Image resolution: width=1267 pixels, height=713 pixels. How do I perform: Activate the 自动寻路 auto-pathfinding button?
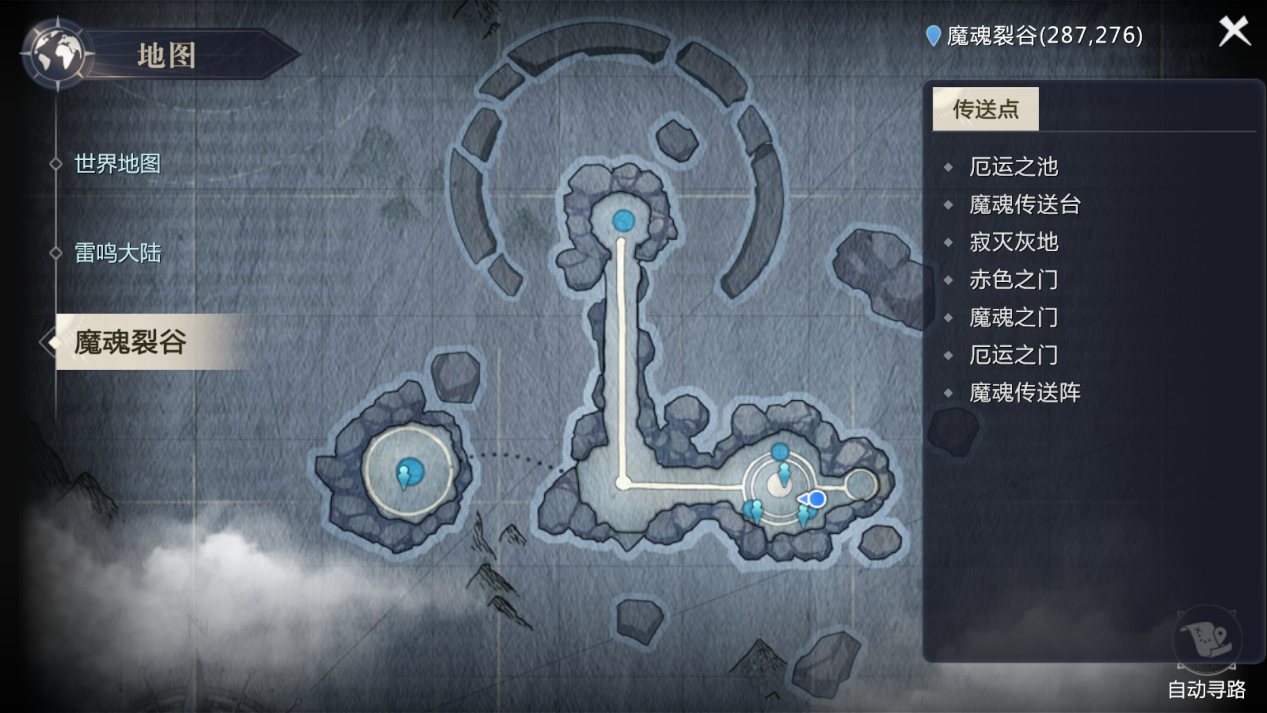[1207, 650]
